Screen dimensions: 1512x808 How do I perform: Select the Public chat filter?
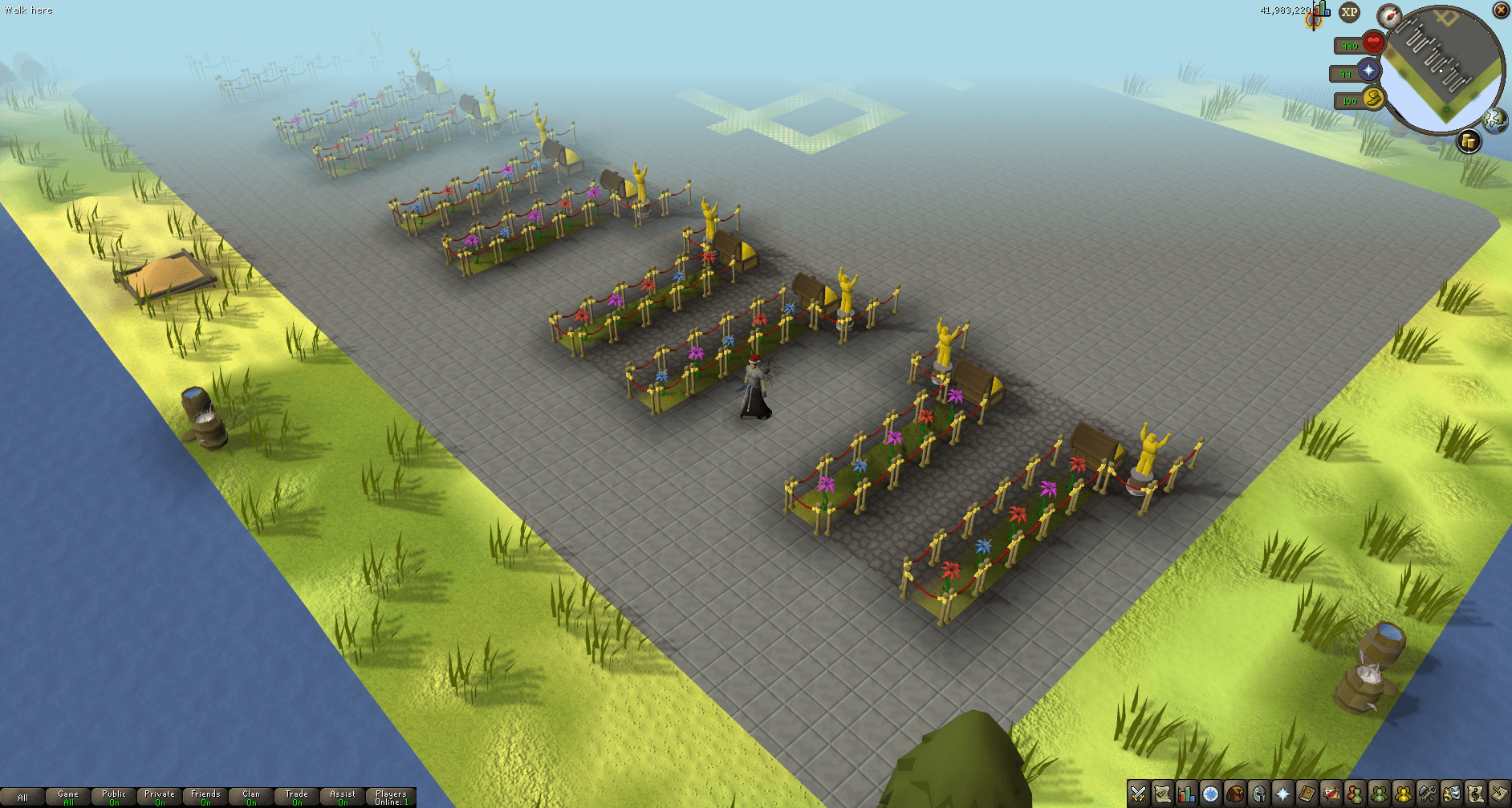pyautogui.click(x=114, y=798)
